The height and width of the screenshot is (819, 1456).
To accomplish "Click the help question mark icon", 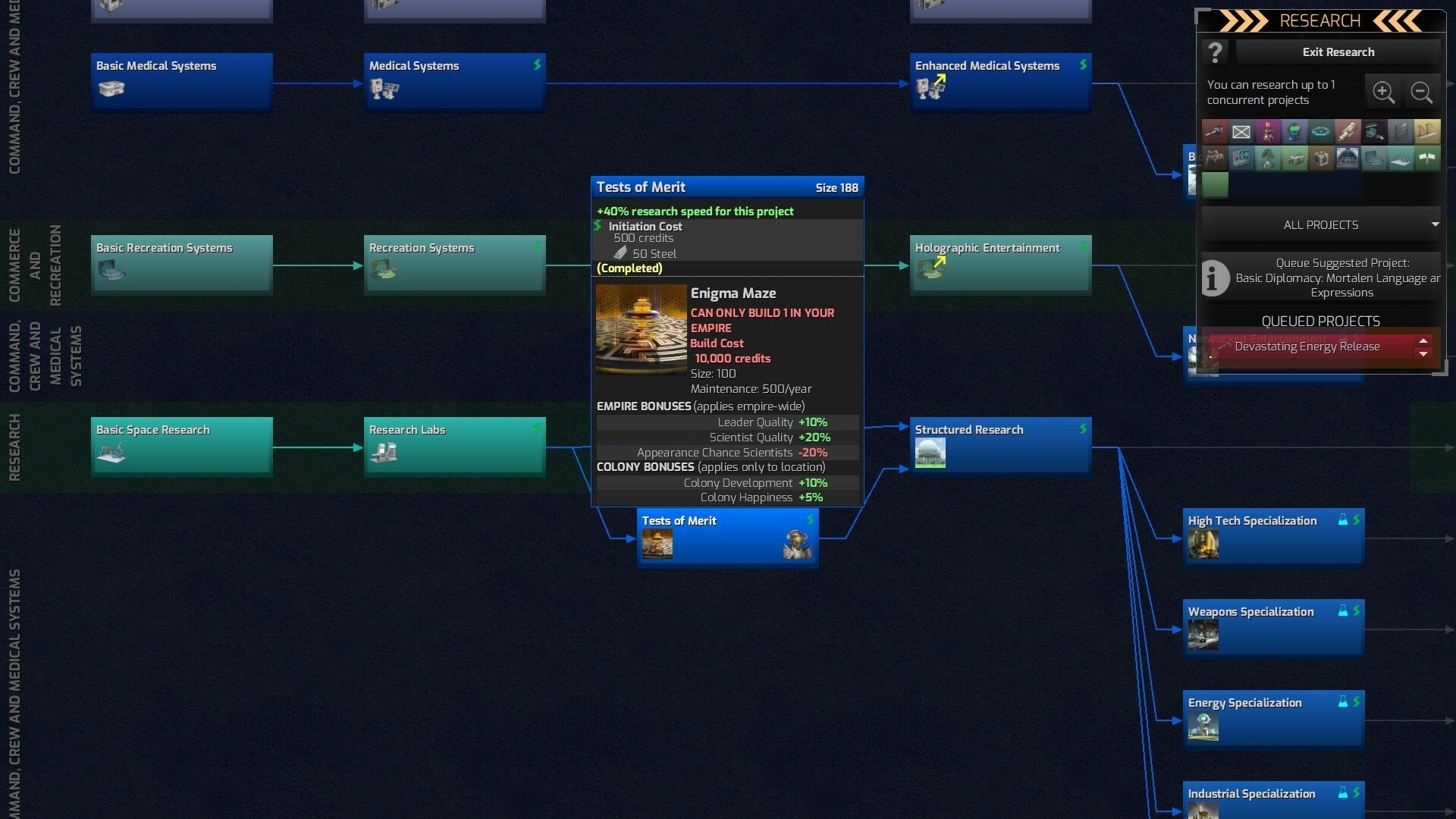I will [x=1216, y=52].
